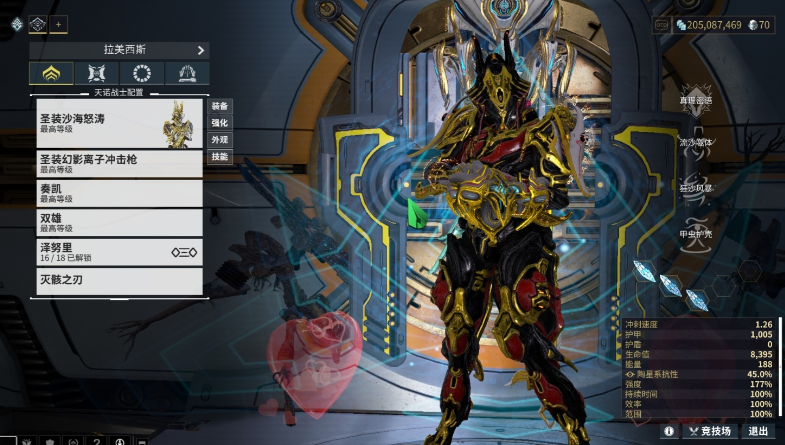The width and height of the screenshot is (785, 445).
Task: Click the question mark help icon
Action: (x=96, y=440)
